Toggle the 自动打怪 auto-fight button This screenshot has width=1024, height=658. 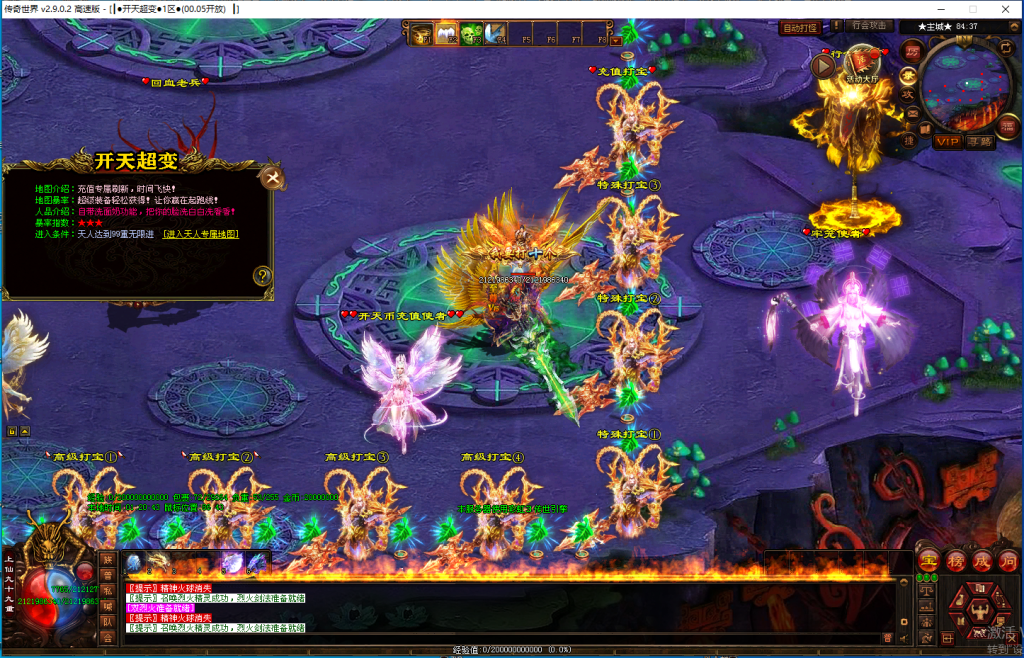tap(799, 28)
